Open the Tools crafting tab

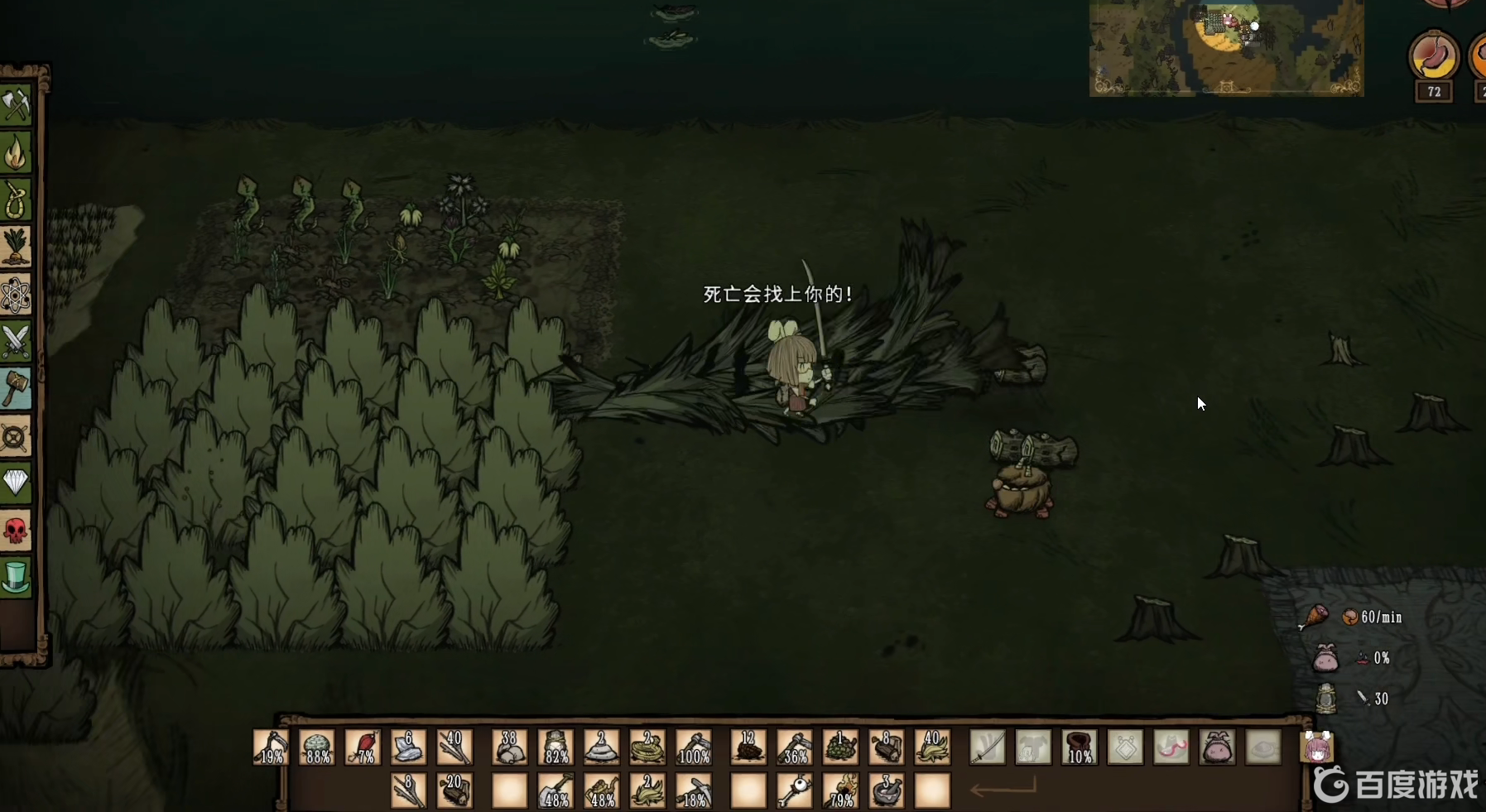[17, 105]
